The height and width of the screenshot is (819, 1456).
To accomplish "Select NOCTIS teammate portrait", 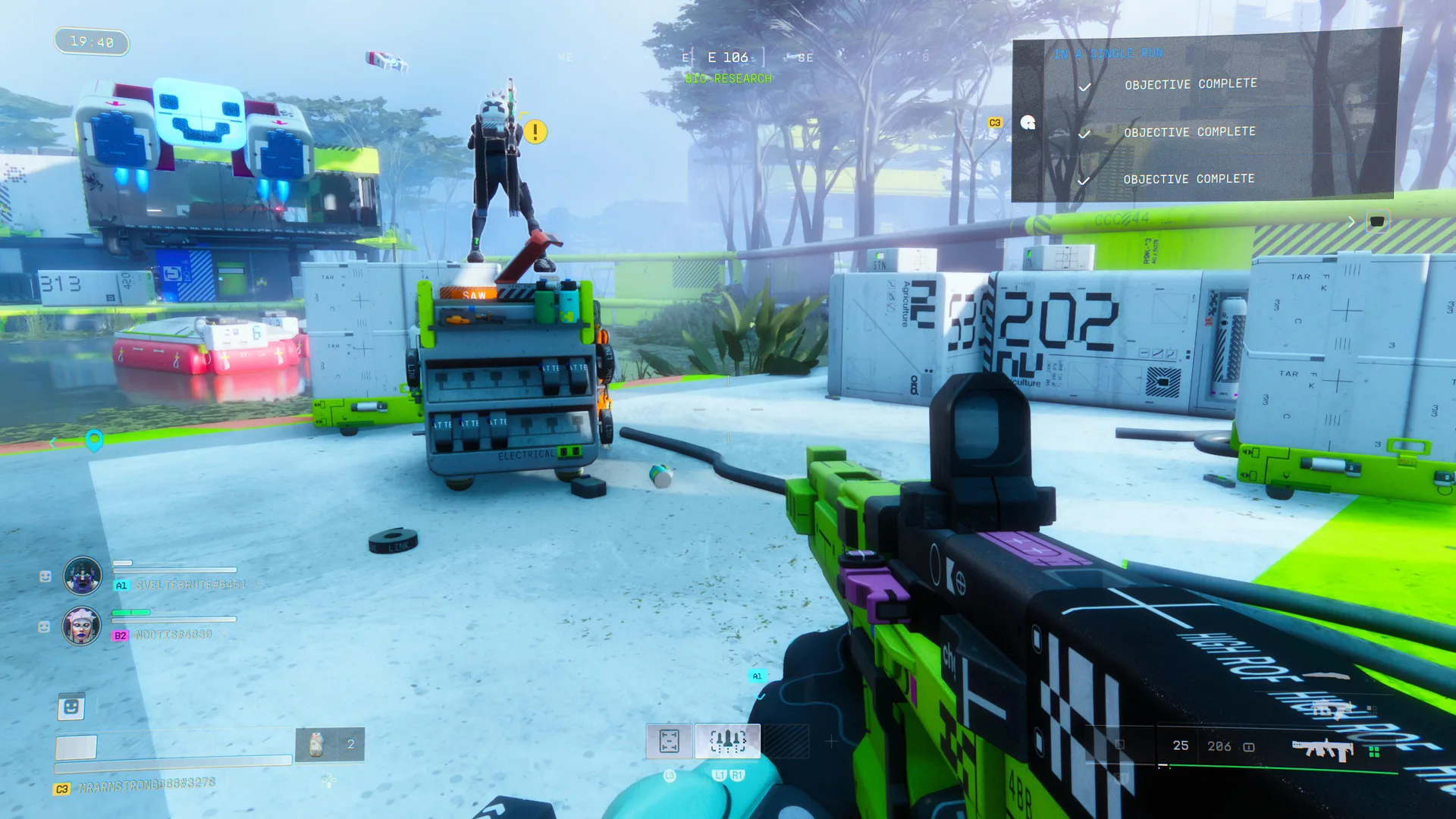I will [x=81, y=626].
